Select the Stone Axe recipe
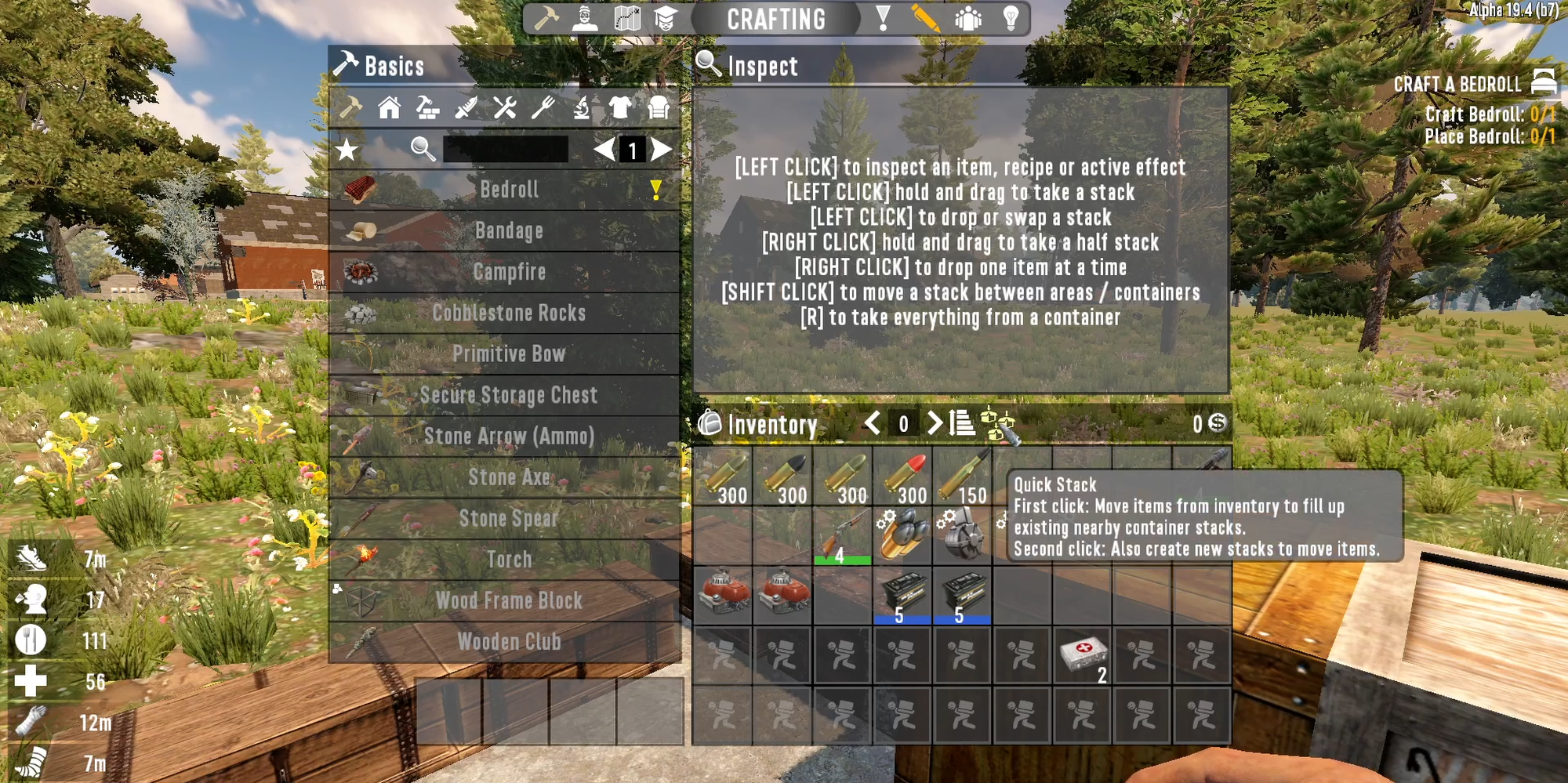 coord(508,477)
